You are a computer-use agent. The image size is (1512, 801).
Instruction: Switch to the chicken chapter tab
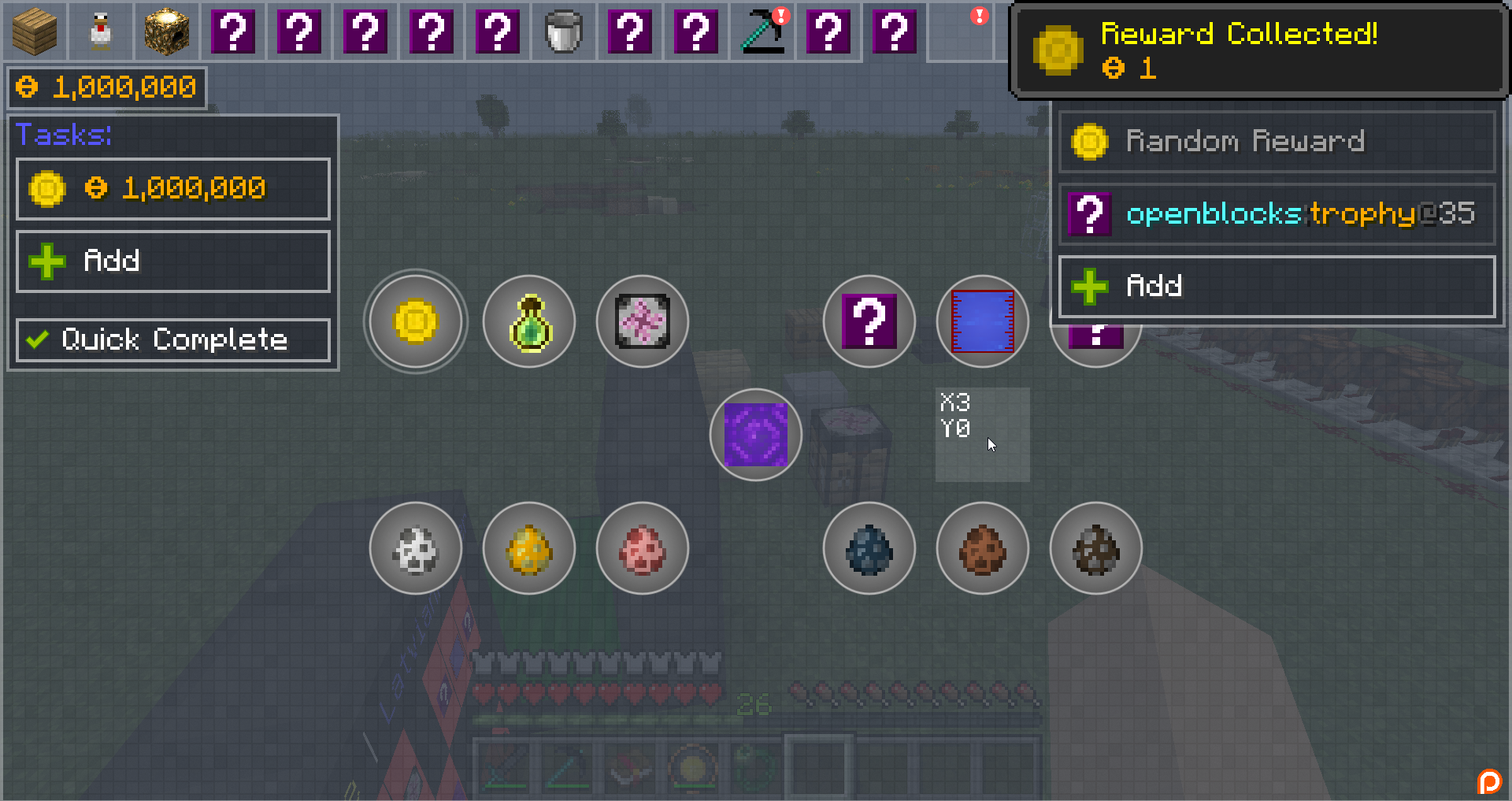click(x=101, y=32)
